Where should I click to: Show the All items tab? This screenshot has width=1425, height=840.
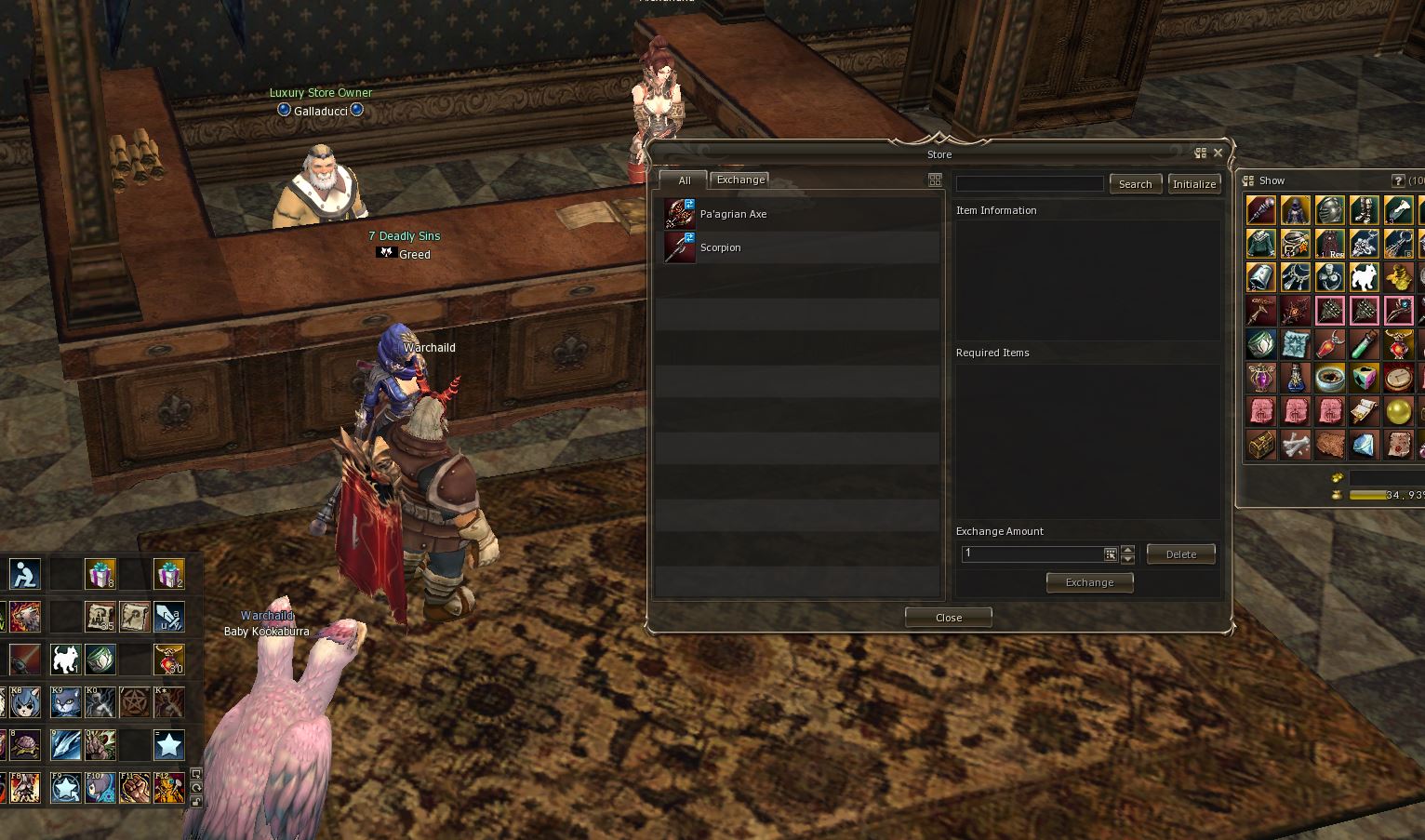pos(684,180)
